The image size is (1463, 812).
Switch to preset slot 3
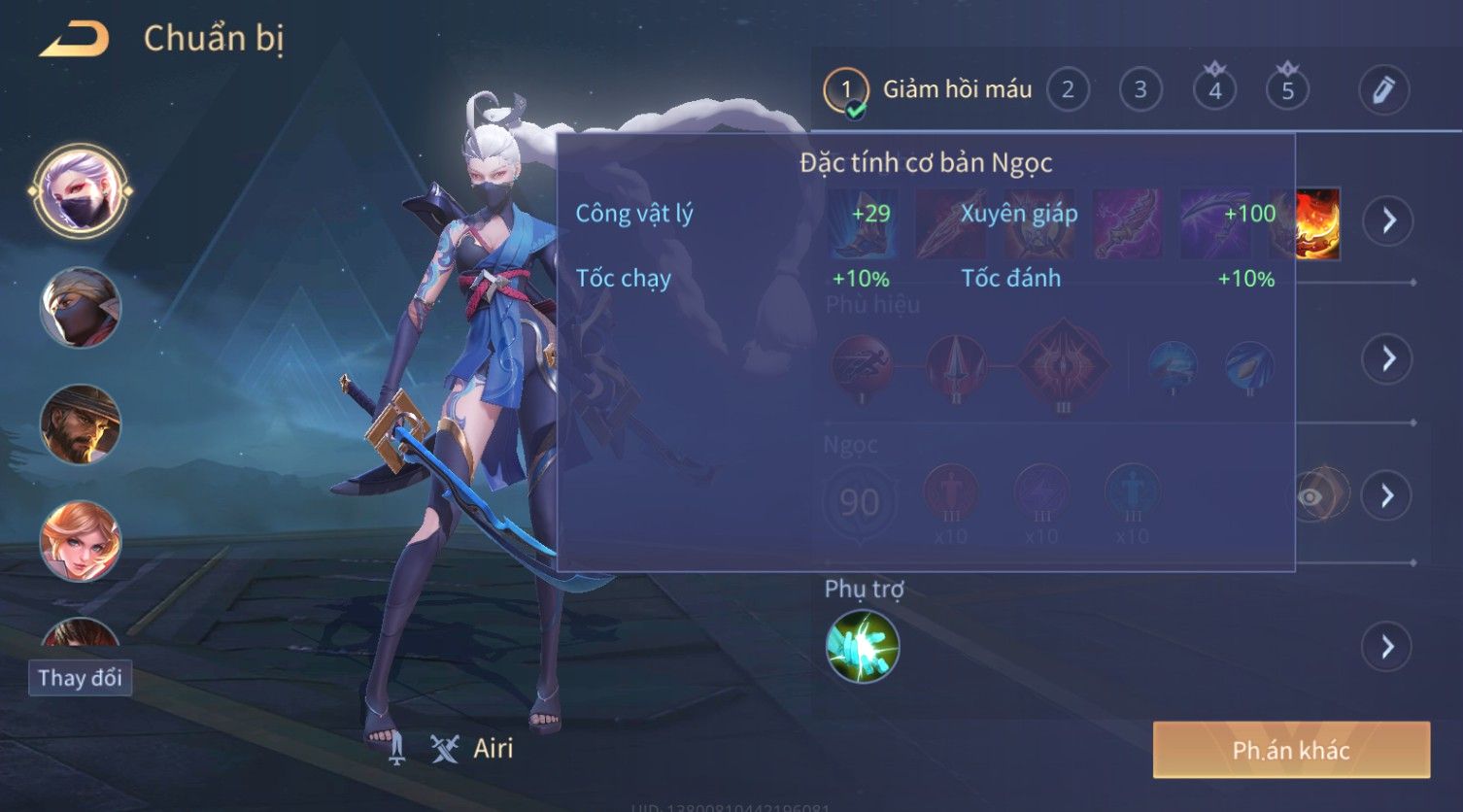point(1140,90)
